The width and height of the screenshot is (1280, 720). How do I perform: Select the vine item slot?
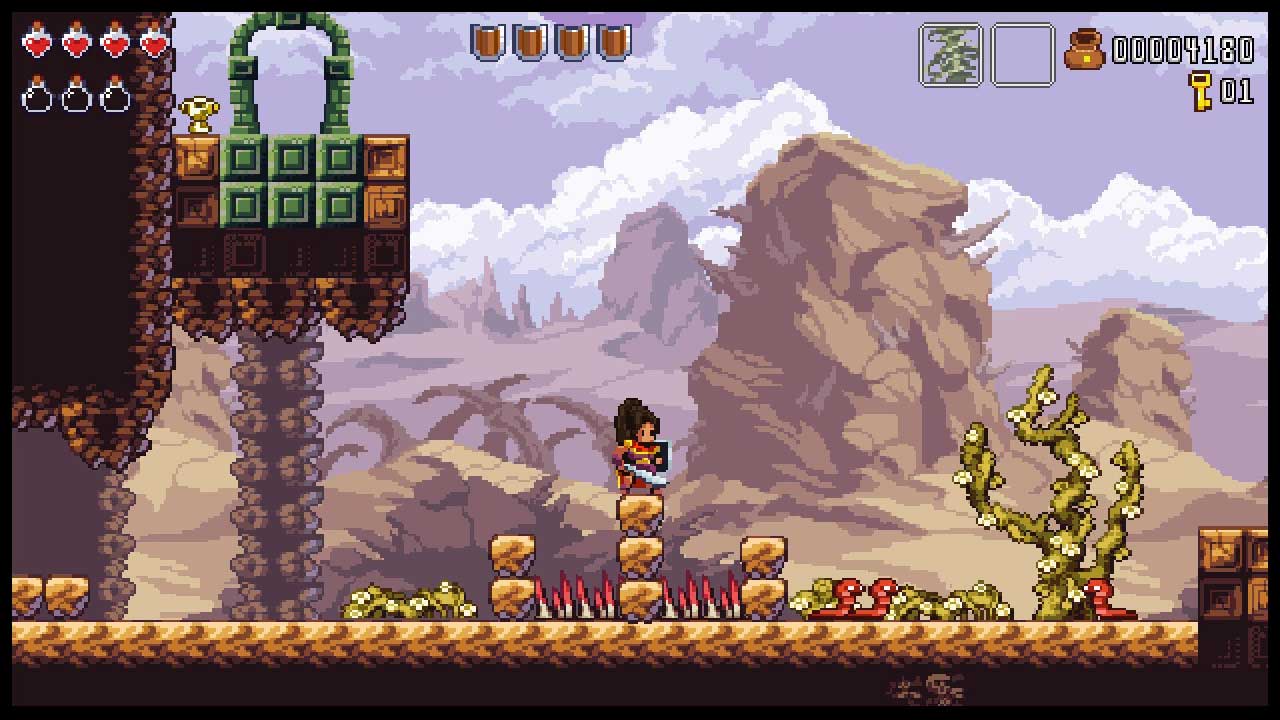(950, 55)
